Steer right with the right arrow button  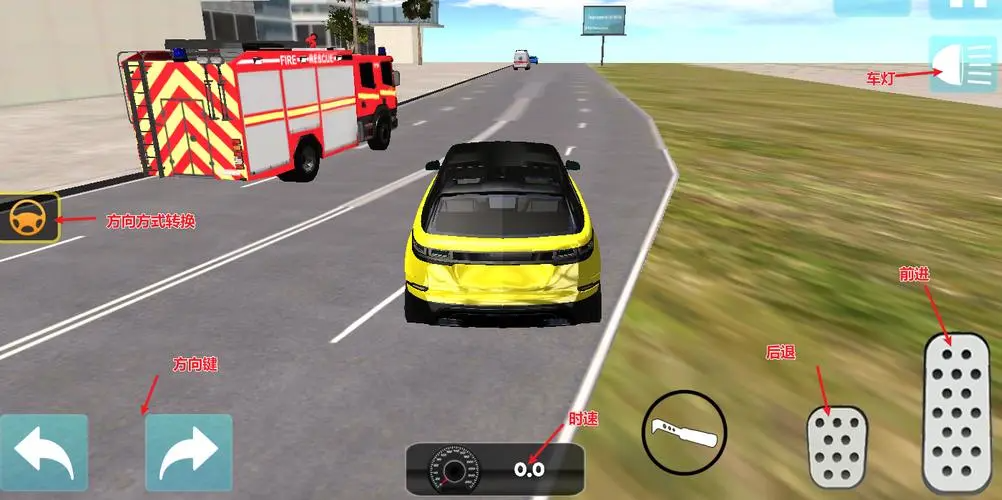[x=189, y=452]
